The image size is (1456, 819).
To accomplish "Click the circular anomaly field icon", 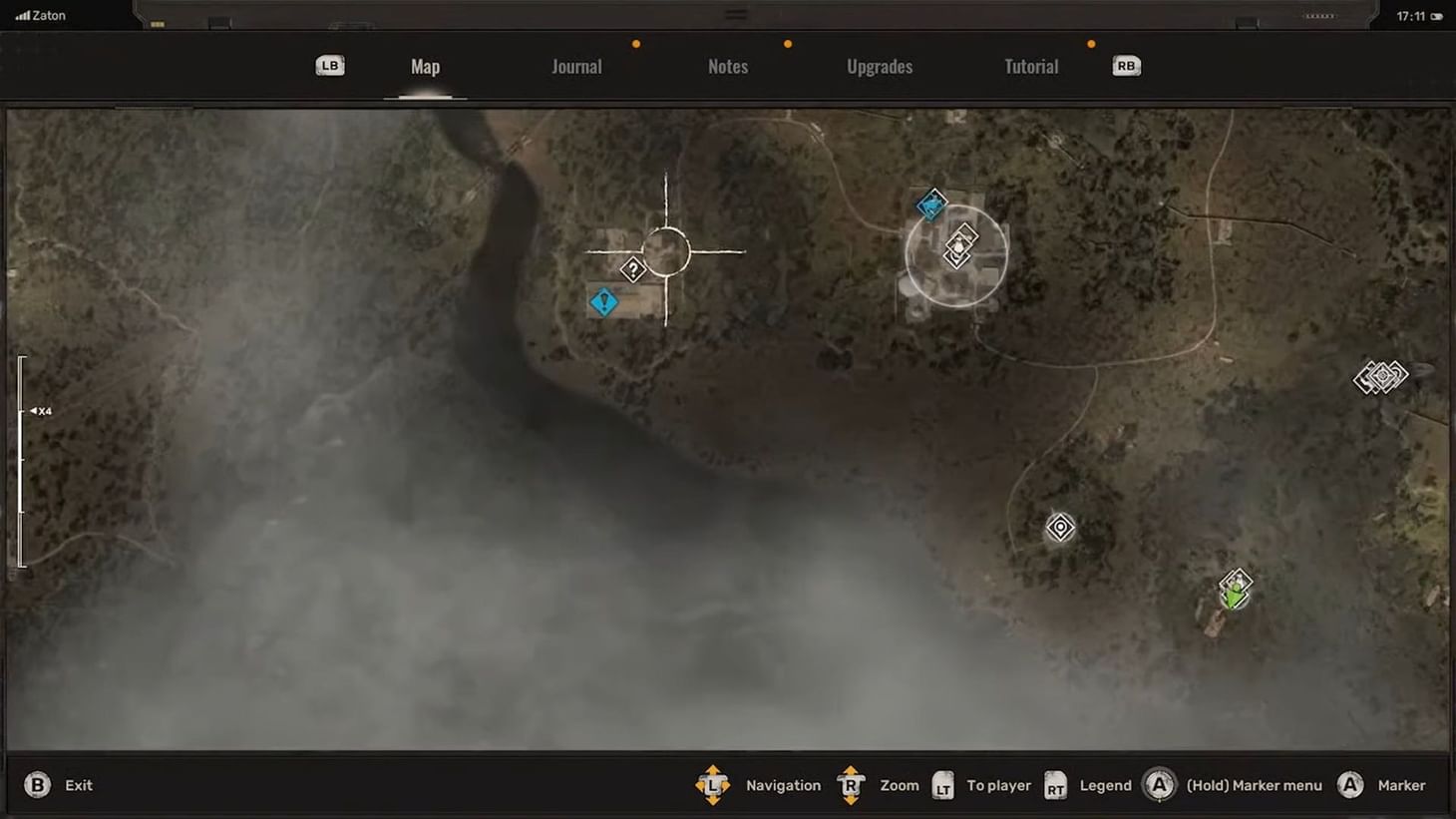I will [x=1059, y=528].
